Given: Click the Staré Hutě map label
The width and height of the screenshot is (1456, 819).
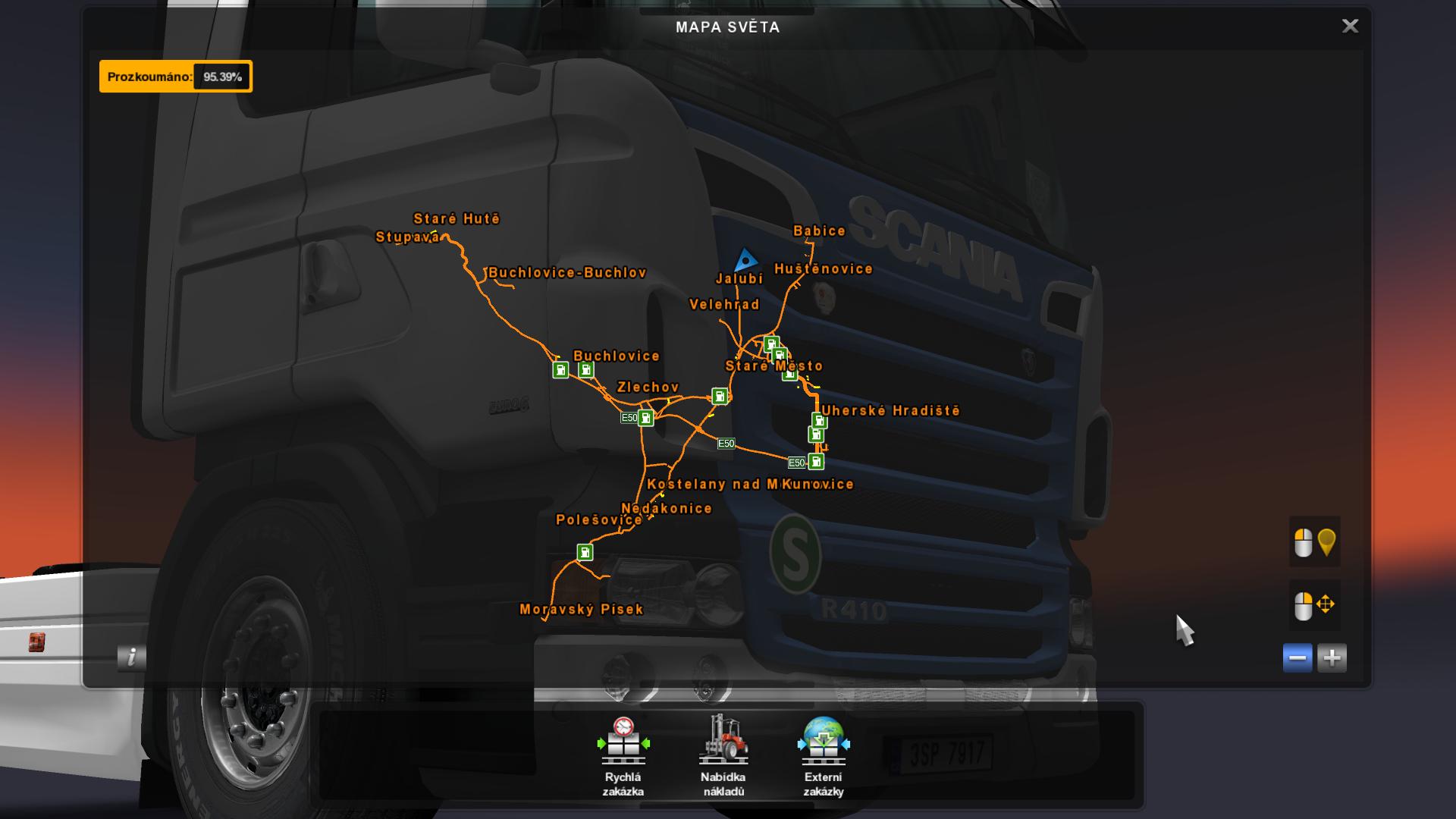Looking at the screenshot, I should pos(457,219).
